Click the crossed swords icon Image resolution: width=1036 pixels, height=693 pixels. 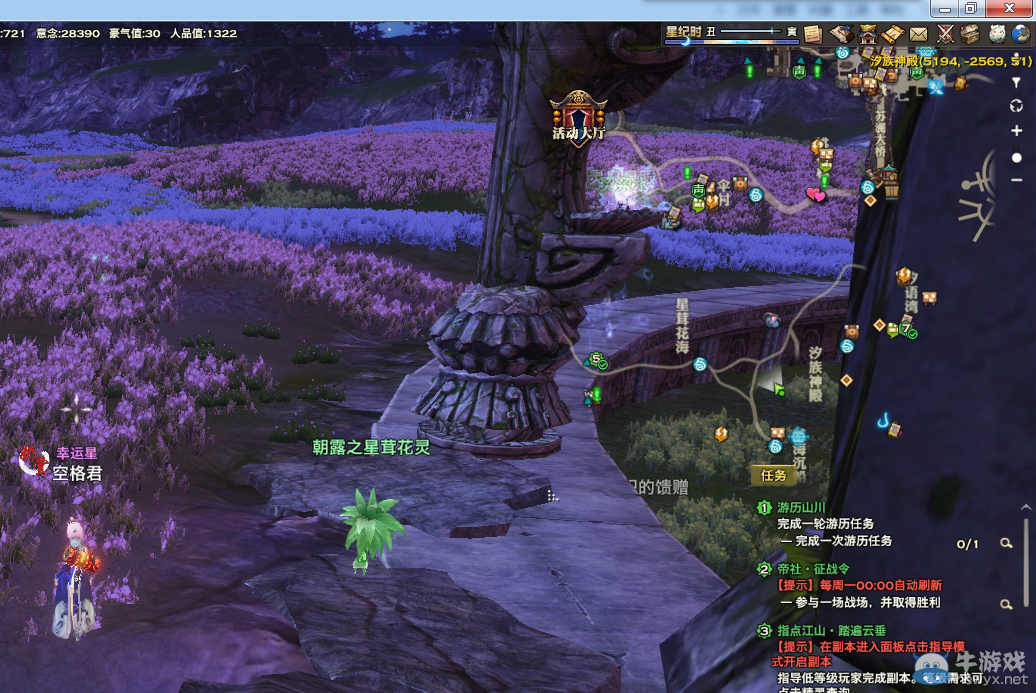944,34
